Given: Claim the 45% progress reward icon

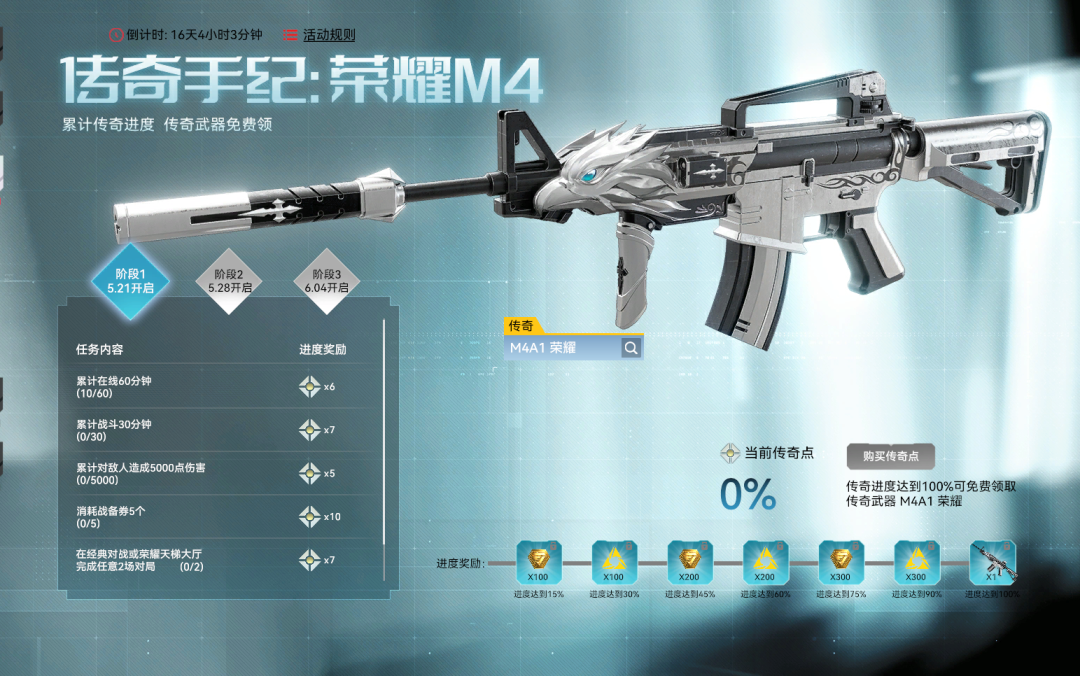Looking at the screenshot, I should pos(691,562).
